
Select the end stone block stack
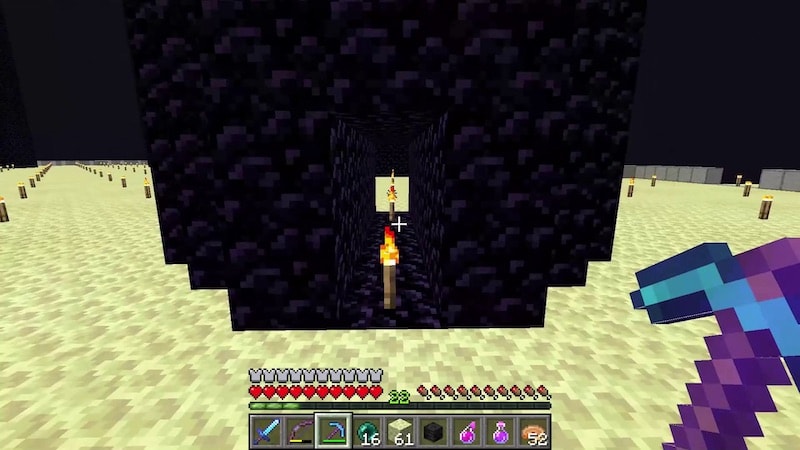tap(400, 431)
